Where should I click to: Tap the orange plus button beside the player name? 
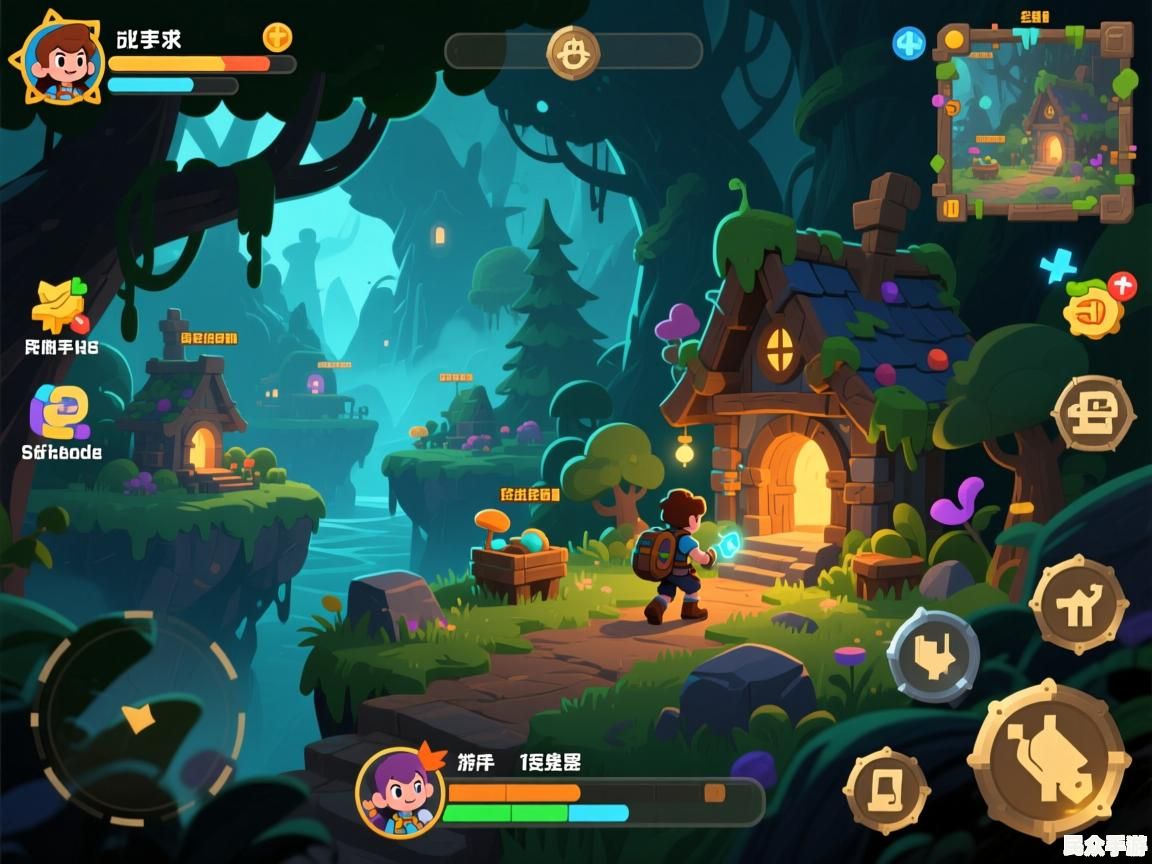(x=277, y=37)
